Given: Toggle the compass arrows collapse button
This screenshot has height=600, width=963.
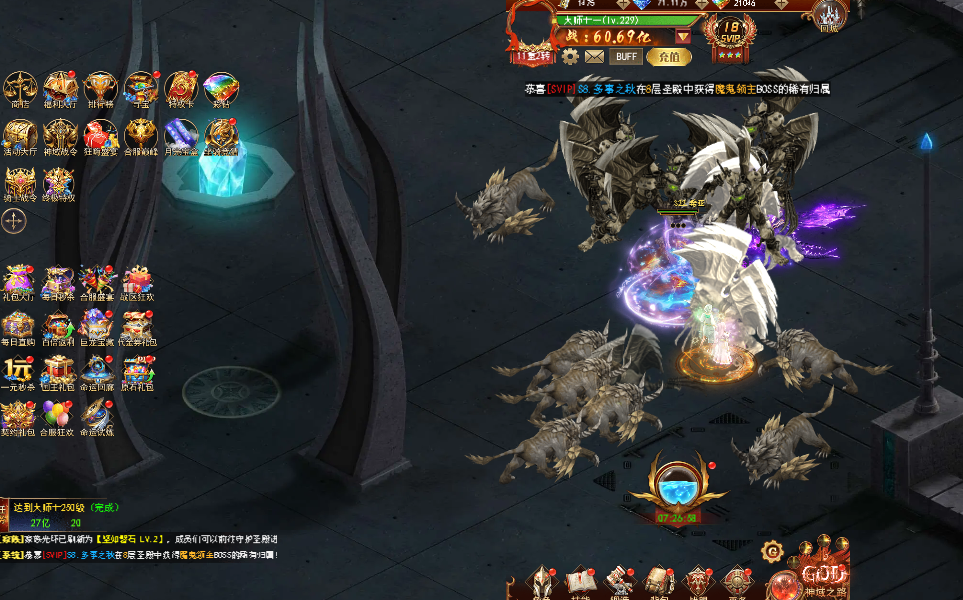Looking at the screenshot, I should (13, 221).
